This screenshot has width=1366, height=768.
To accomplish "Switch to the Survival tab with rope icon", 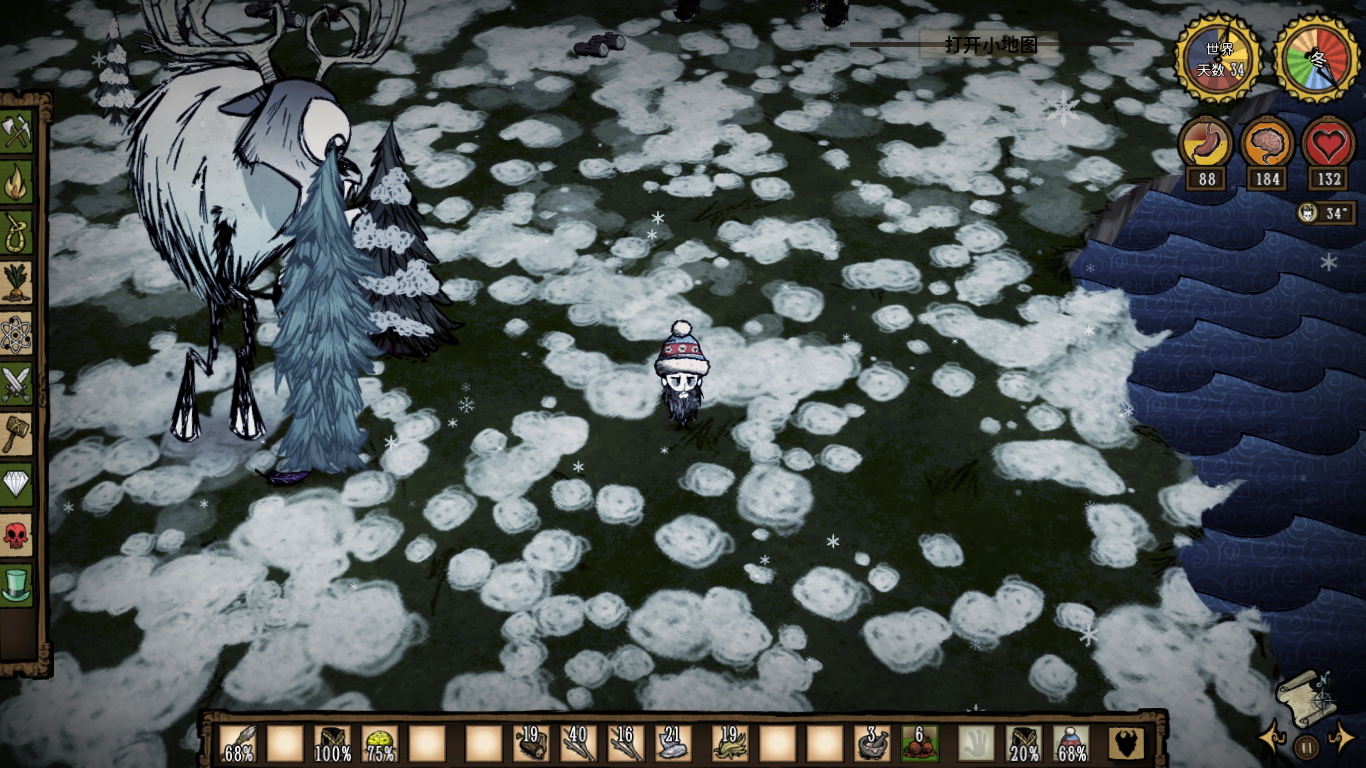I will 17,233.
